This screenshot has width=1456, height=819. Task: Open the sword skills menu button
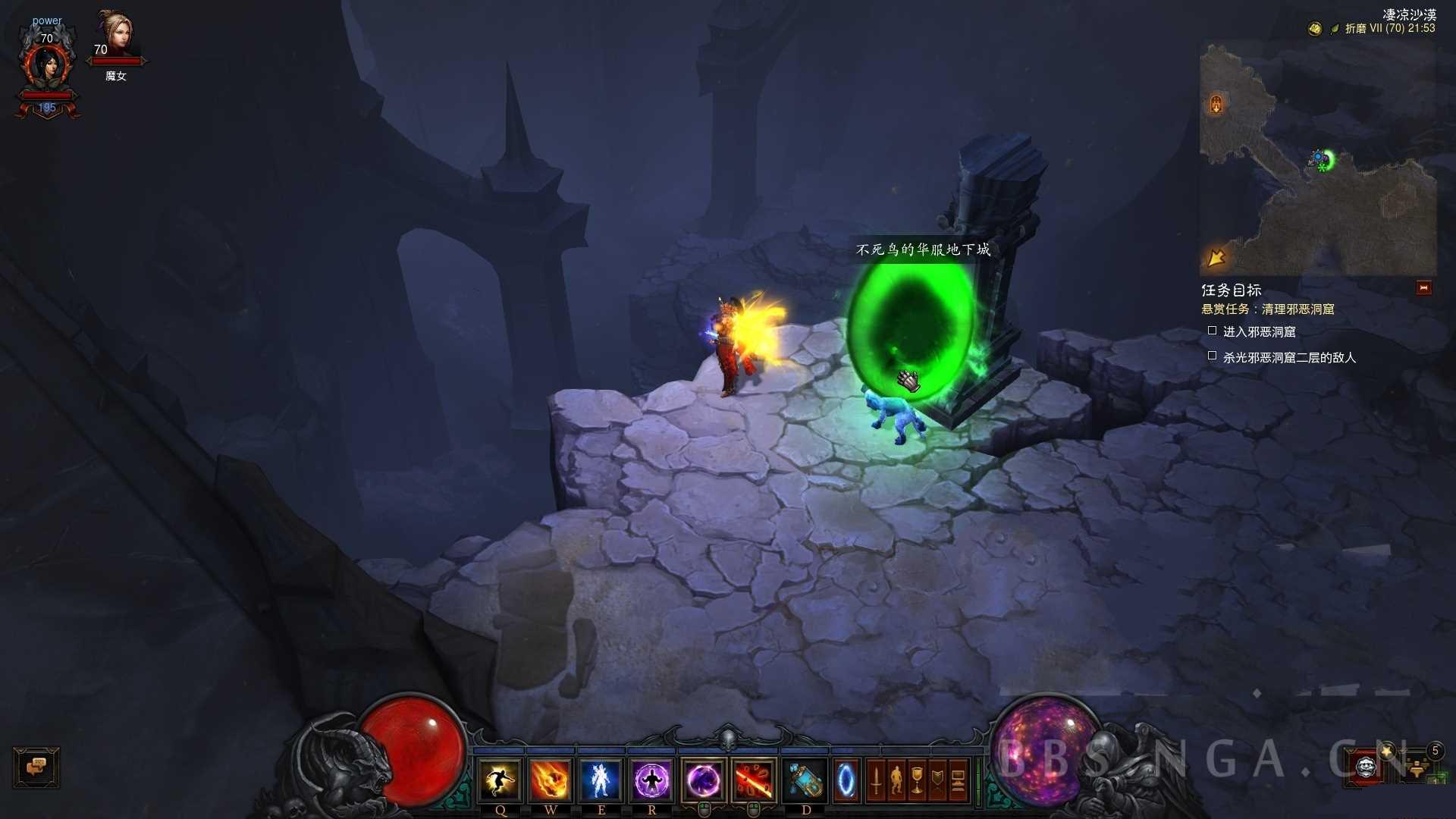[876, 780]
